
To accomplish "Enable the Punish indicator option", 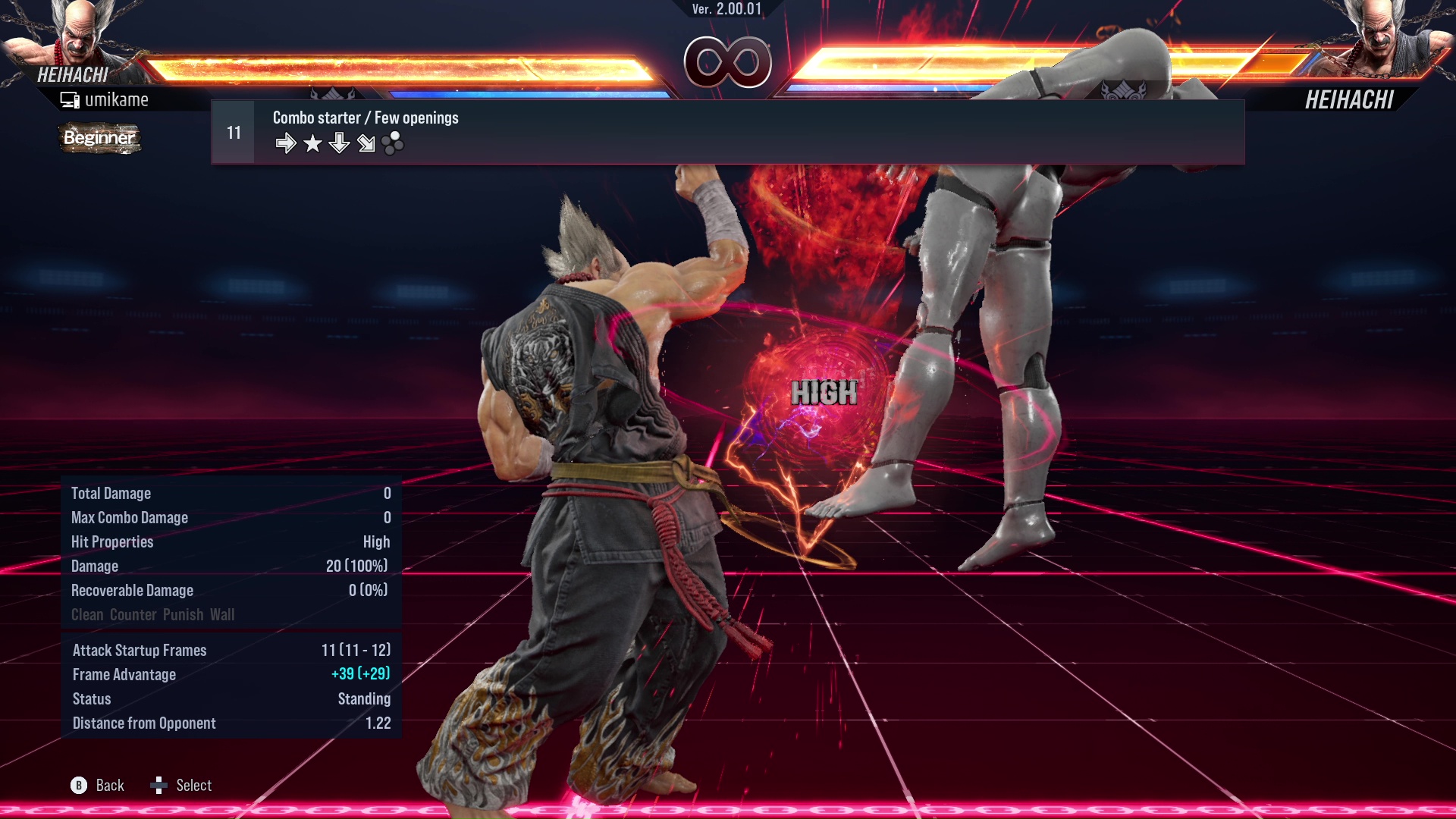I will pos(182,615).
